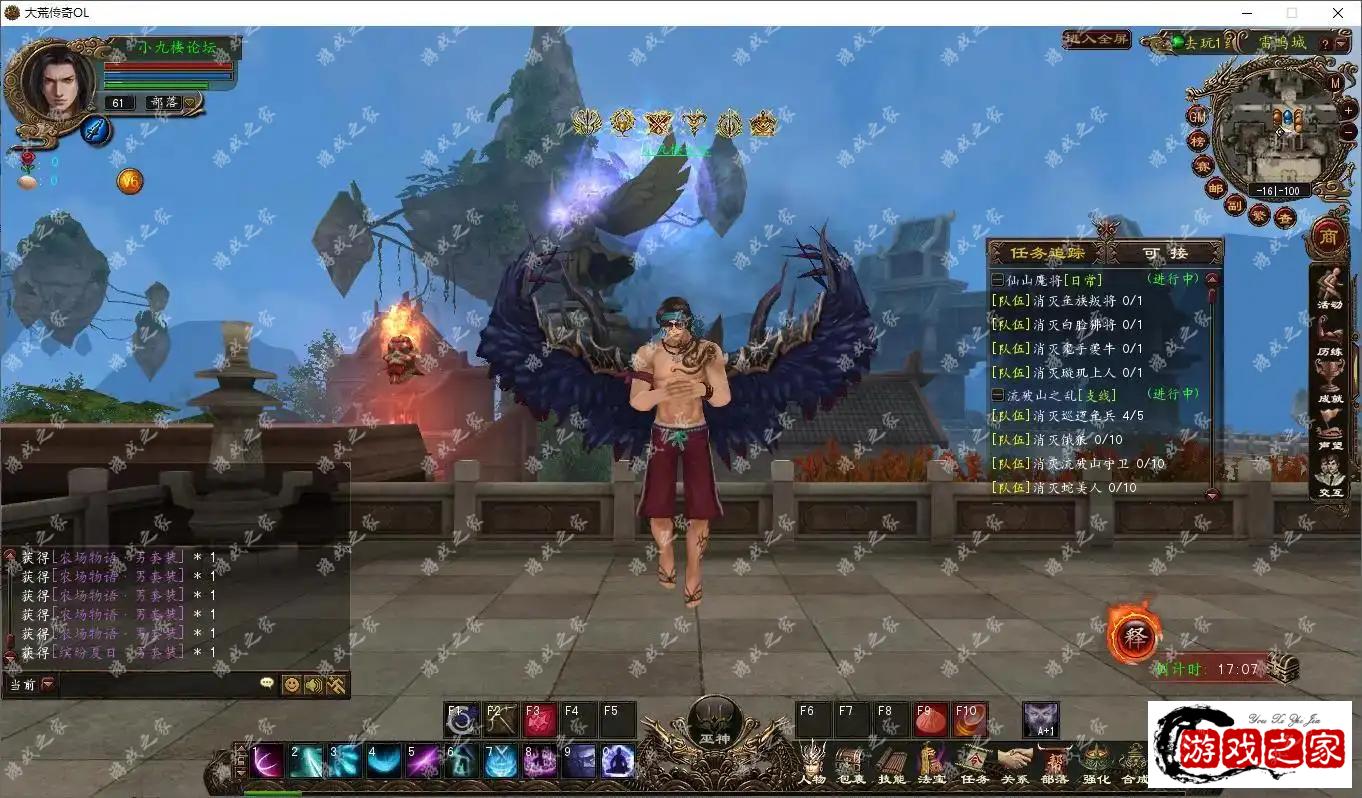Switch to the 可接 available quests tab
Image resolution: width=1362 pixels, height=798 pixels.
point(1165,253)
